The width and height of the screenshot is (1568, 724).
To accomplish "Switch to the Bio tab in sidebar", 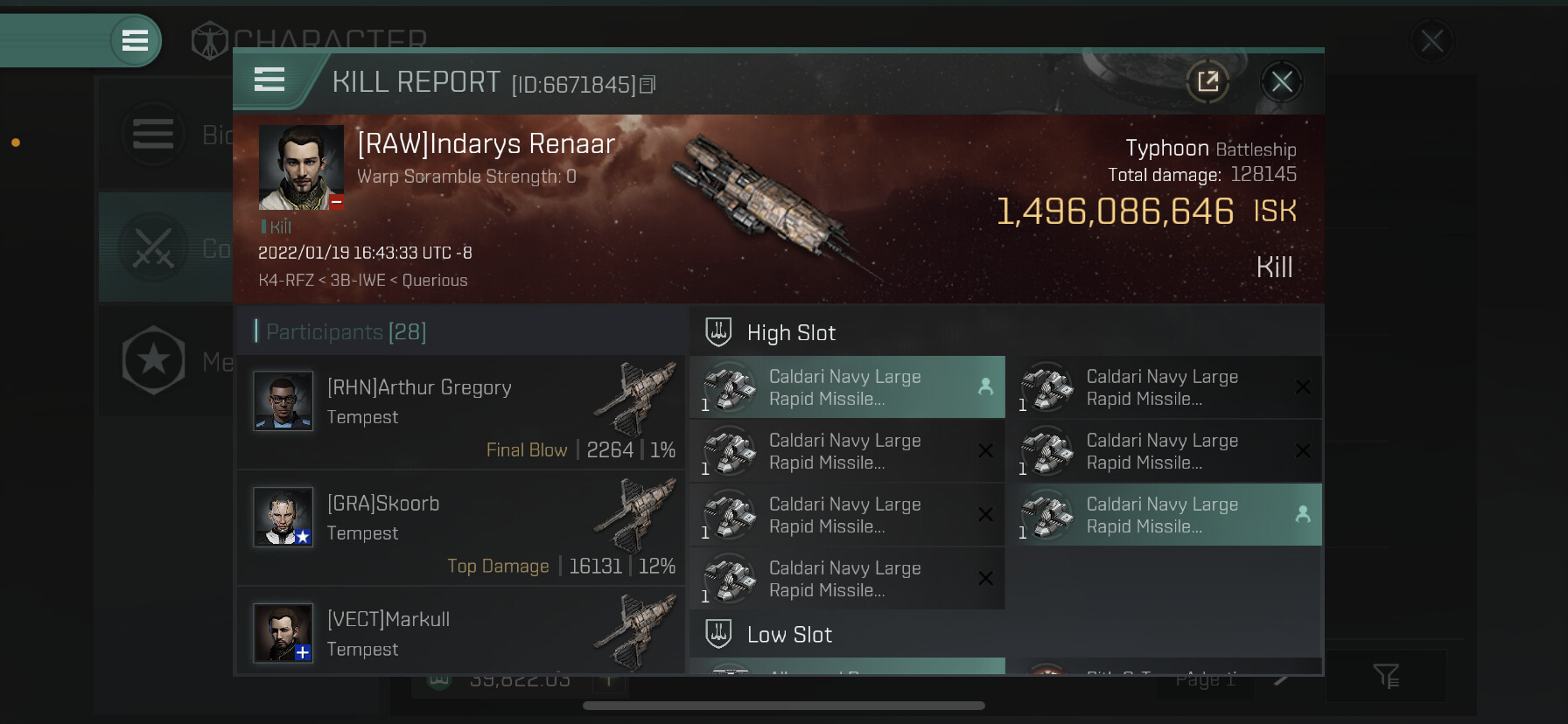I will coord(154,135).
